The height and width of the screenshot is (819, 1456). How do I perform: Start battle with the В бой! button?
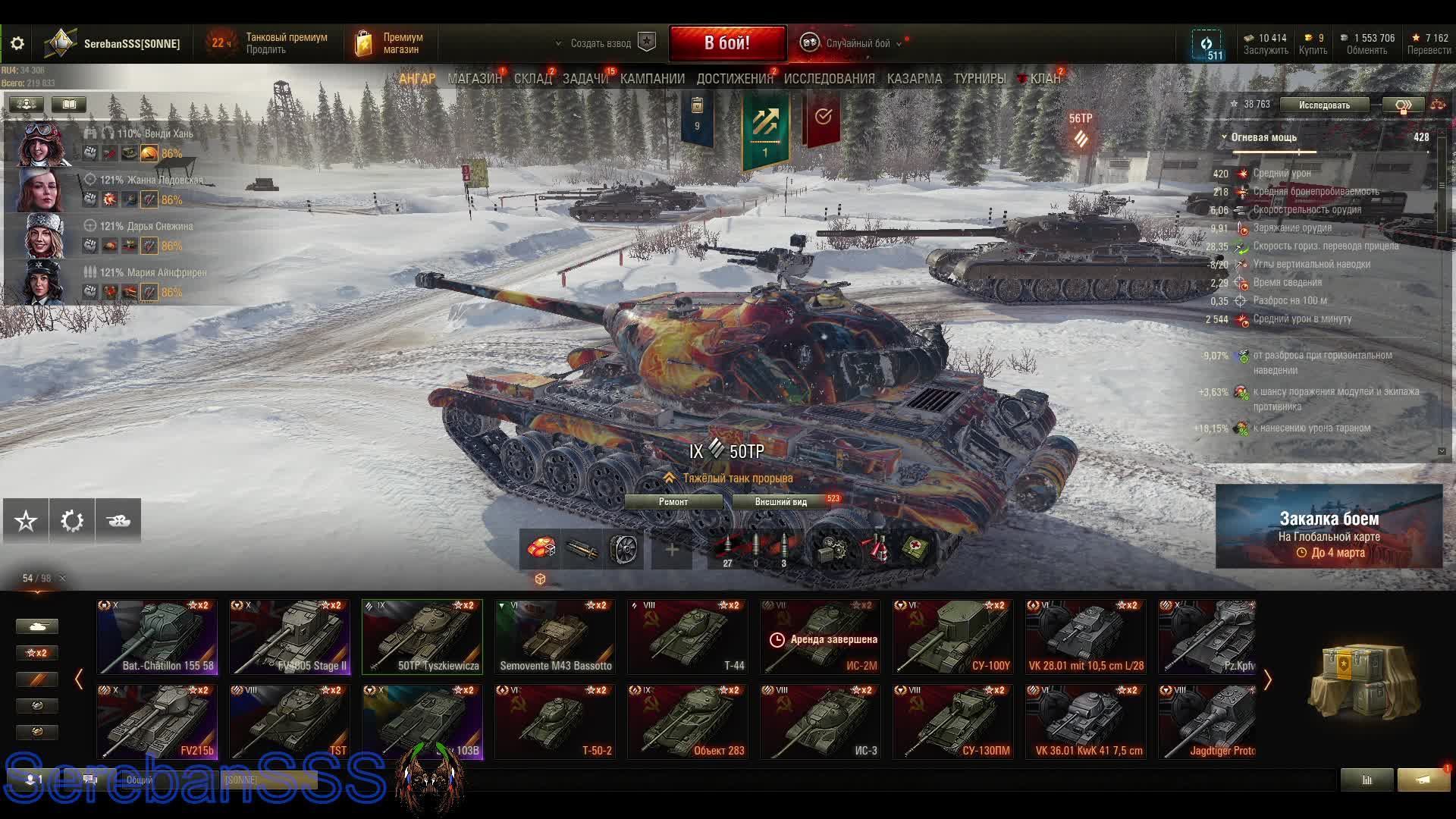(727, 43)
